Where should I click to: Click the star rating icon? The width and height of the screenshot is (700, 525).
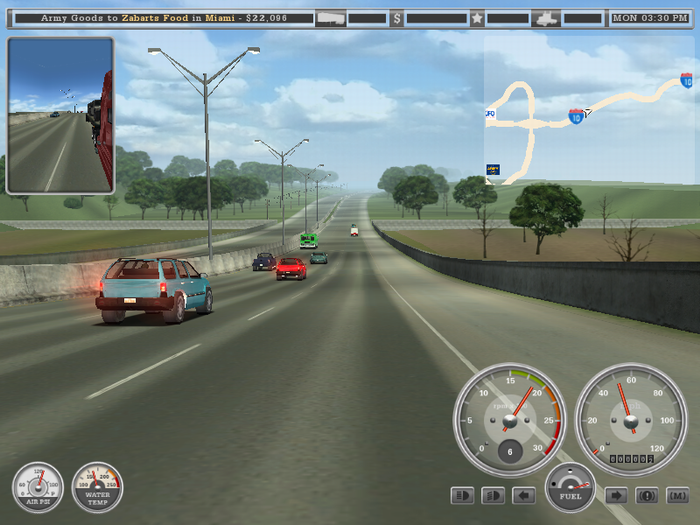[477, 18]
